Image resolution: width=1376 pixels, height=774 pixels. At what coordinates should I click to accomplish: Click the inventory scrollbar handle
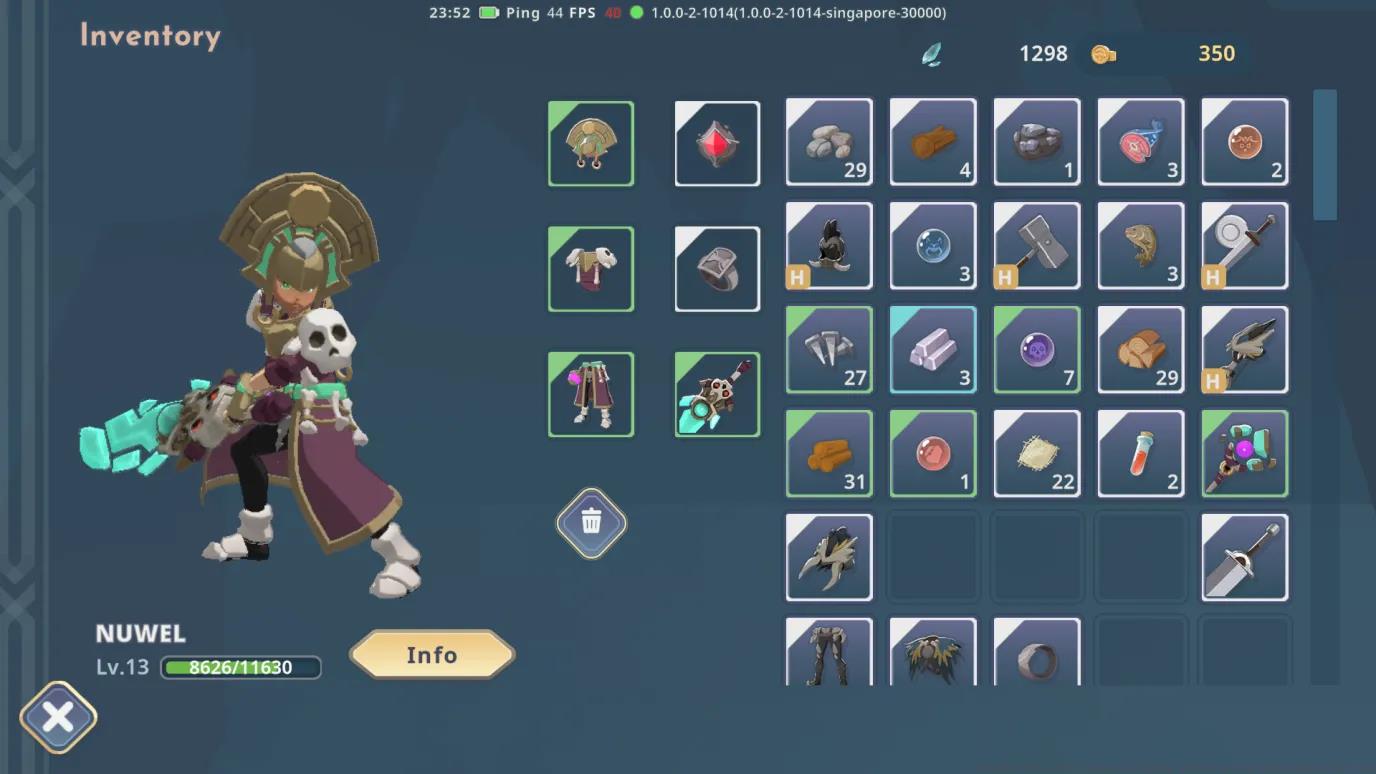pos(1325,155)
